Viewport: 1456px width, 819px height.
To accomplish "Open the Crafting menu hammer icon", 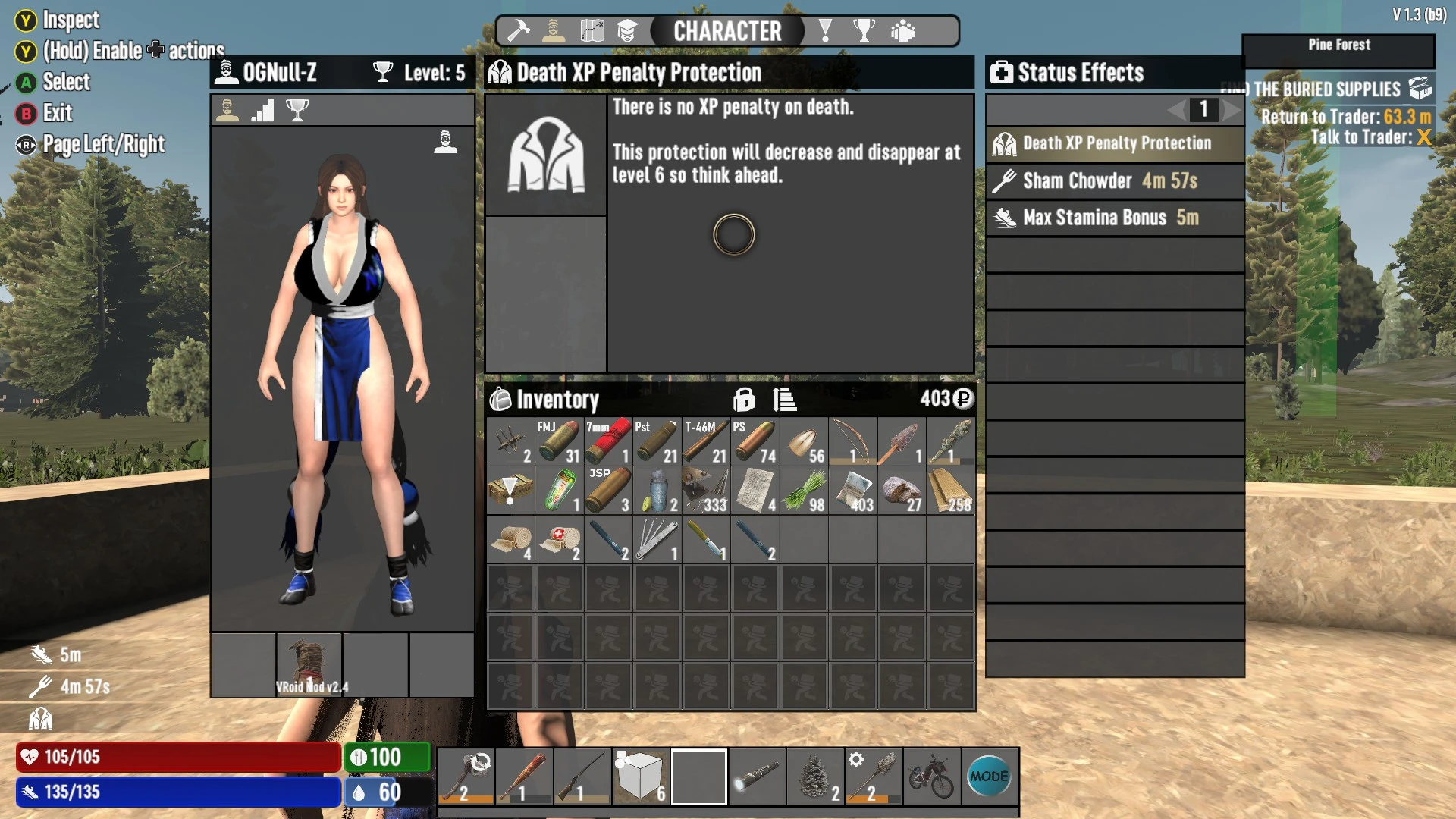I will (x=518, y=31).
